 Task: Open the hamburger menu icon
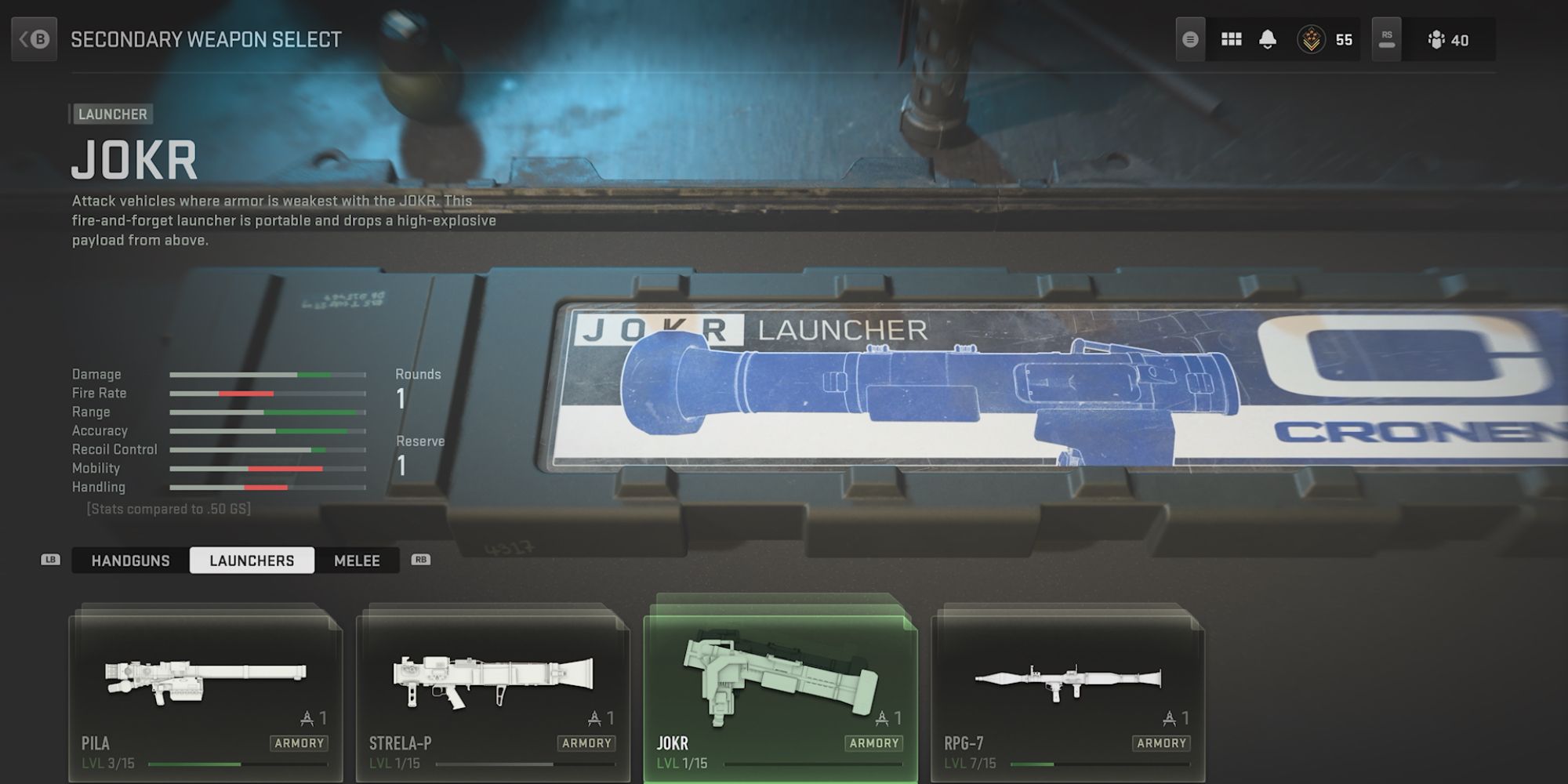pyautogui.click(x=1189, y=38)
